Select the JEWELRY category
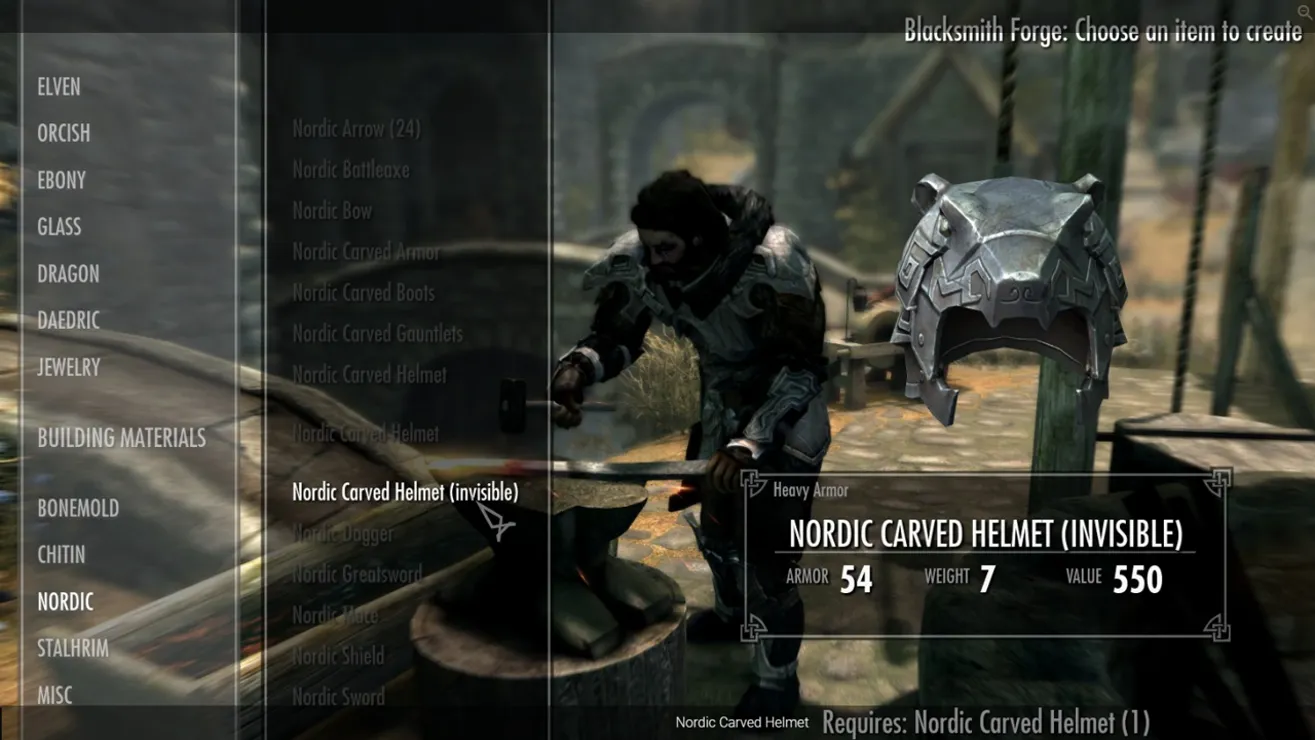The height and width of the screenshot is (740, 1315). pyautogui.click(x=67, y=367)
